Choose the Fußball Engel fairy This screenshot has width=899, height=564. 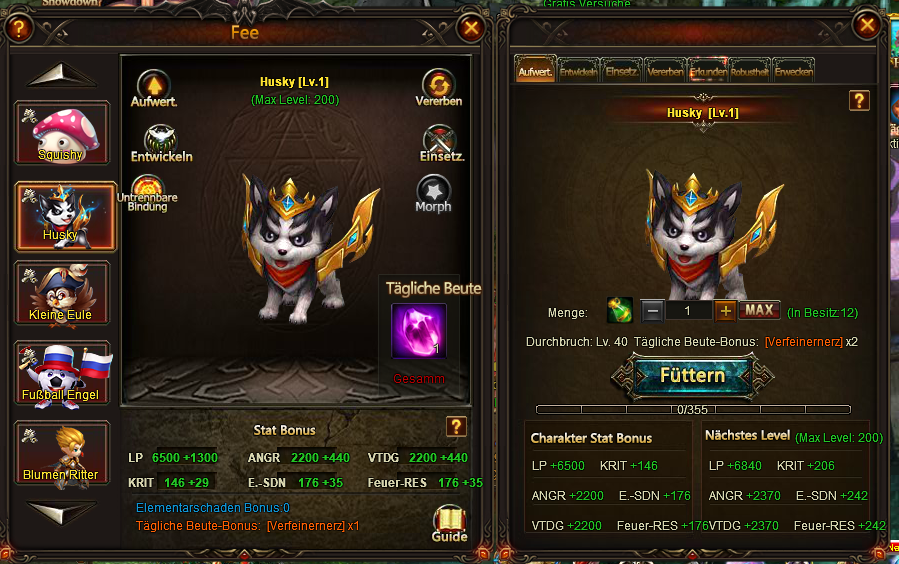61,374
